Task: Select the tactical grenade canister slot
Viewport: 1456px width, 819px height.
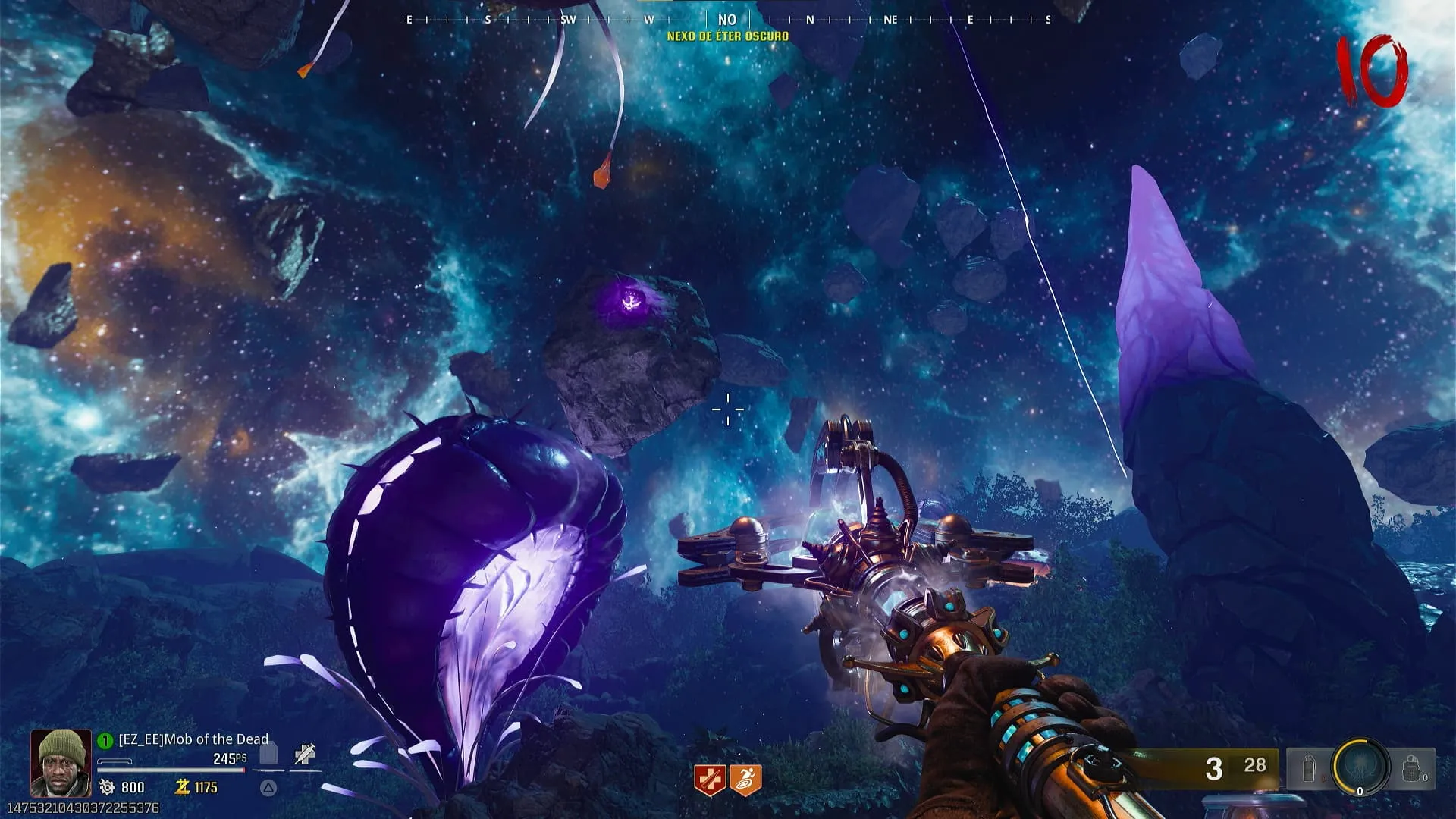Action: tap(1310, 769)
